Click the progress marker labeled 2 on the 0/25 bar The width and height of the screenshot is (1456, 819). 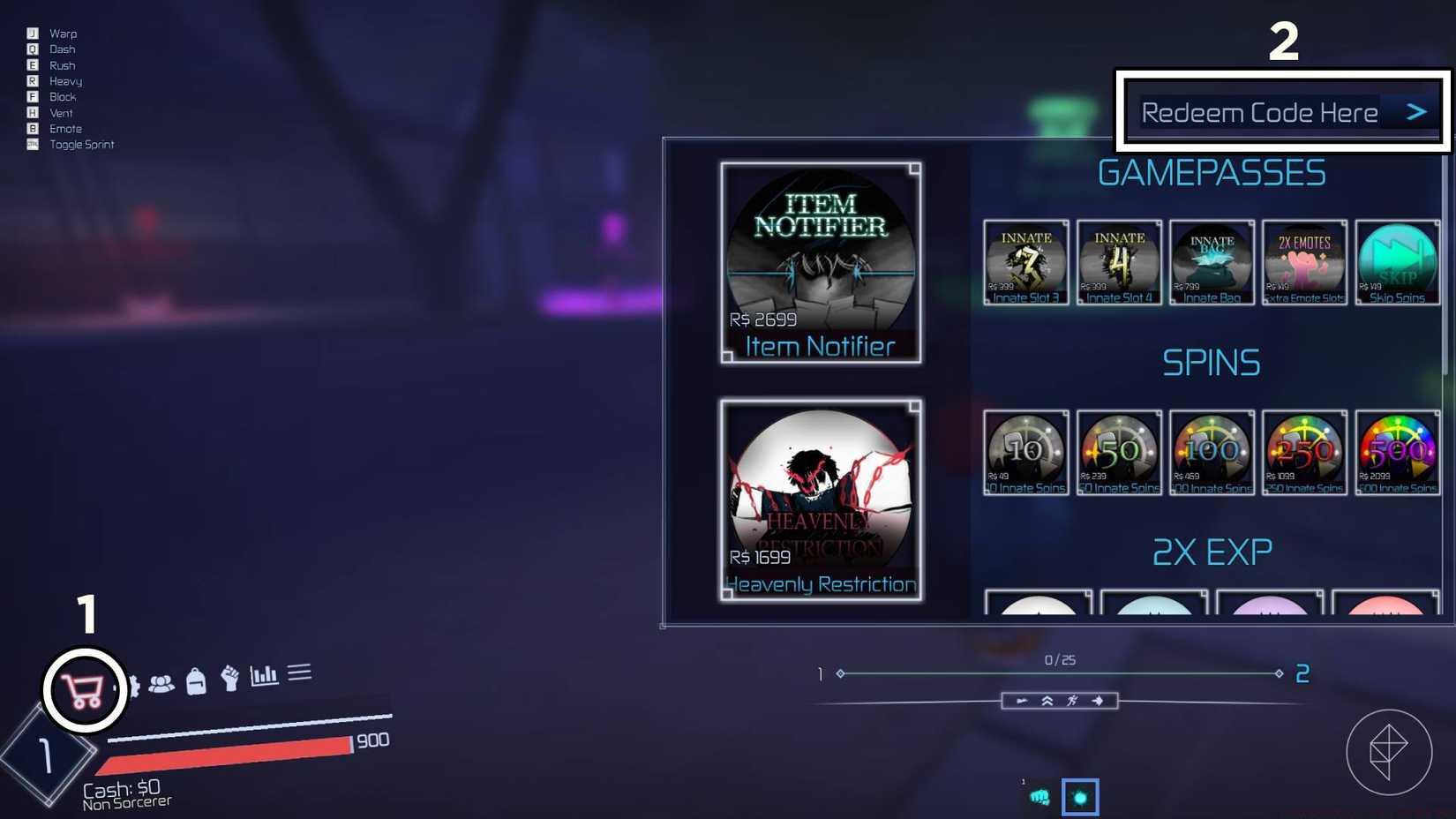pos(1302,673)
